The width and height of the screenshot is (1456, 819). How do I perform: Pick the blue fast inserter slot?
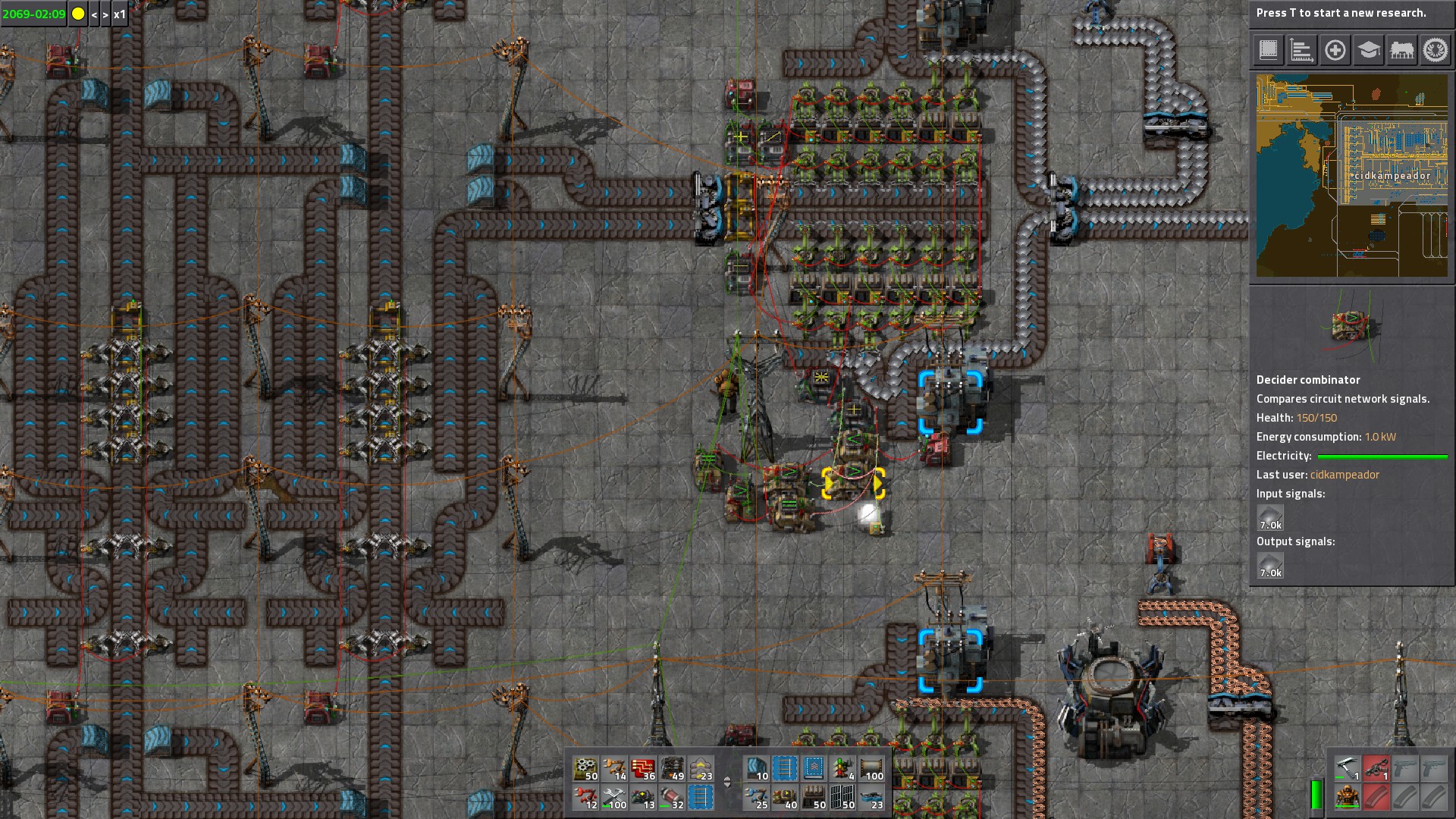pos(756,798)
